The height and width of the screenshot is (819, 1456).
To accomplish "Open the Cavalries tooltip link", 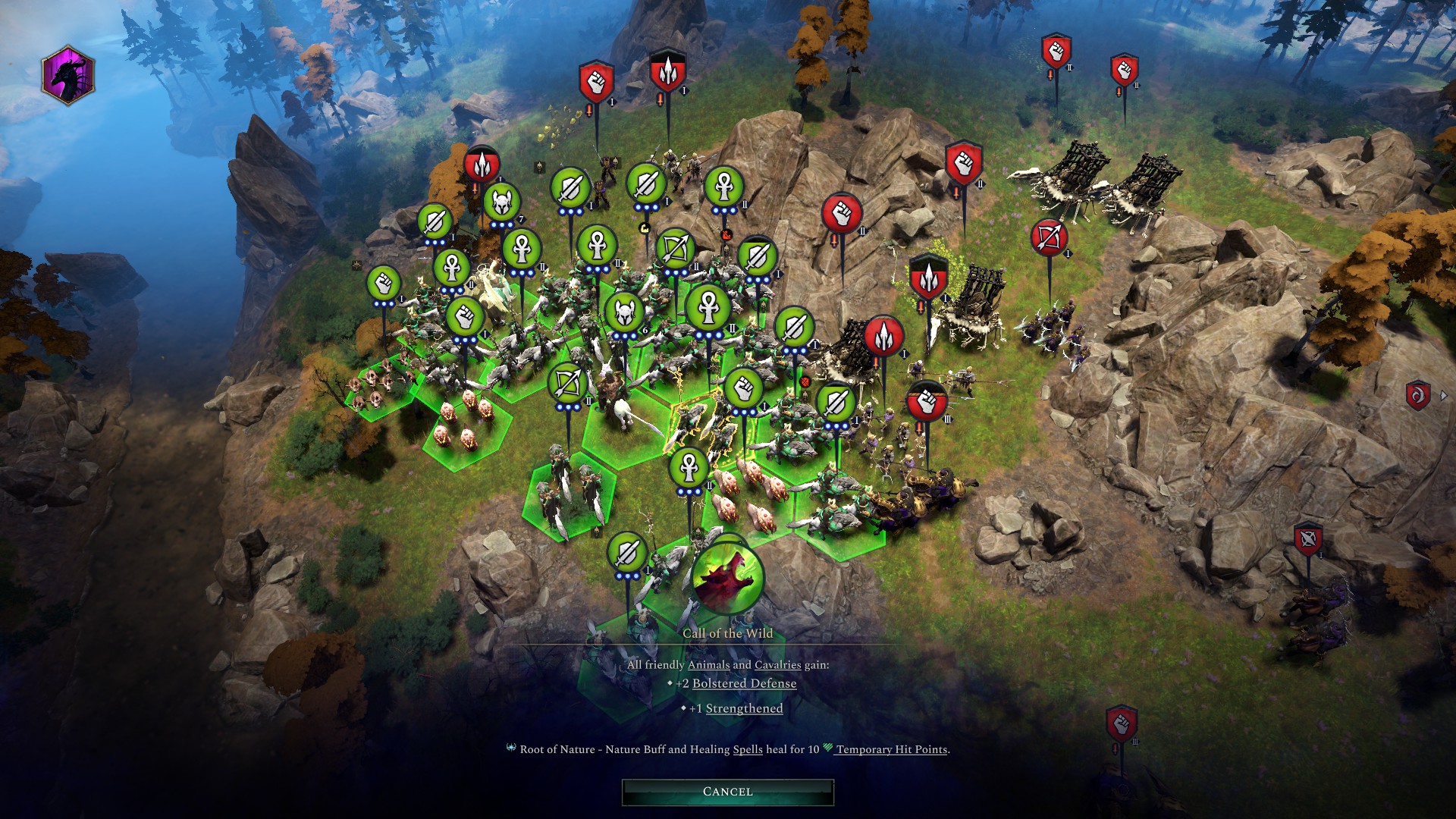I will coord(778,663).
